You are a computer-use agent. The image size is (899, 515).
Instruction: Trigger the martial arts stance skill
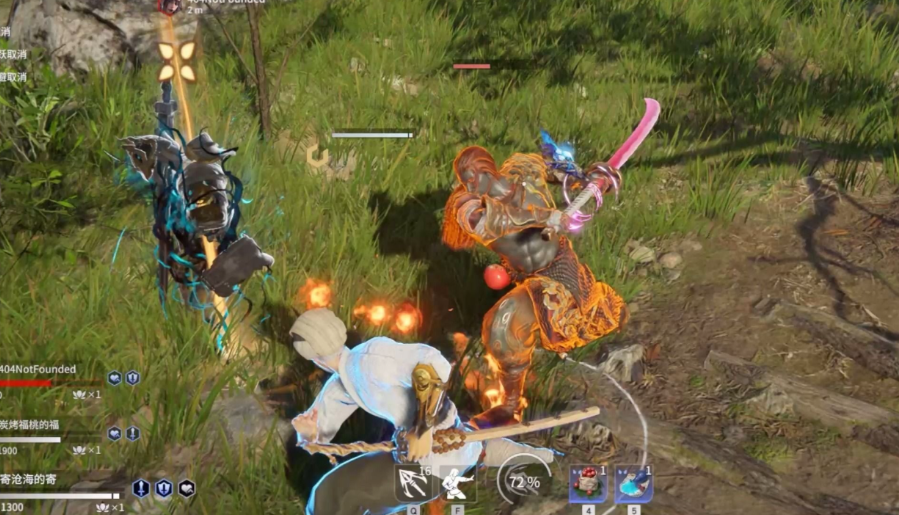click(x=457, y=482)
